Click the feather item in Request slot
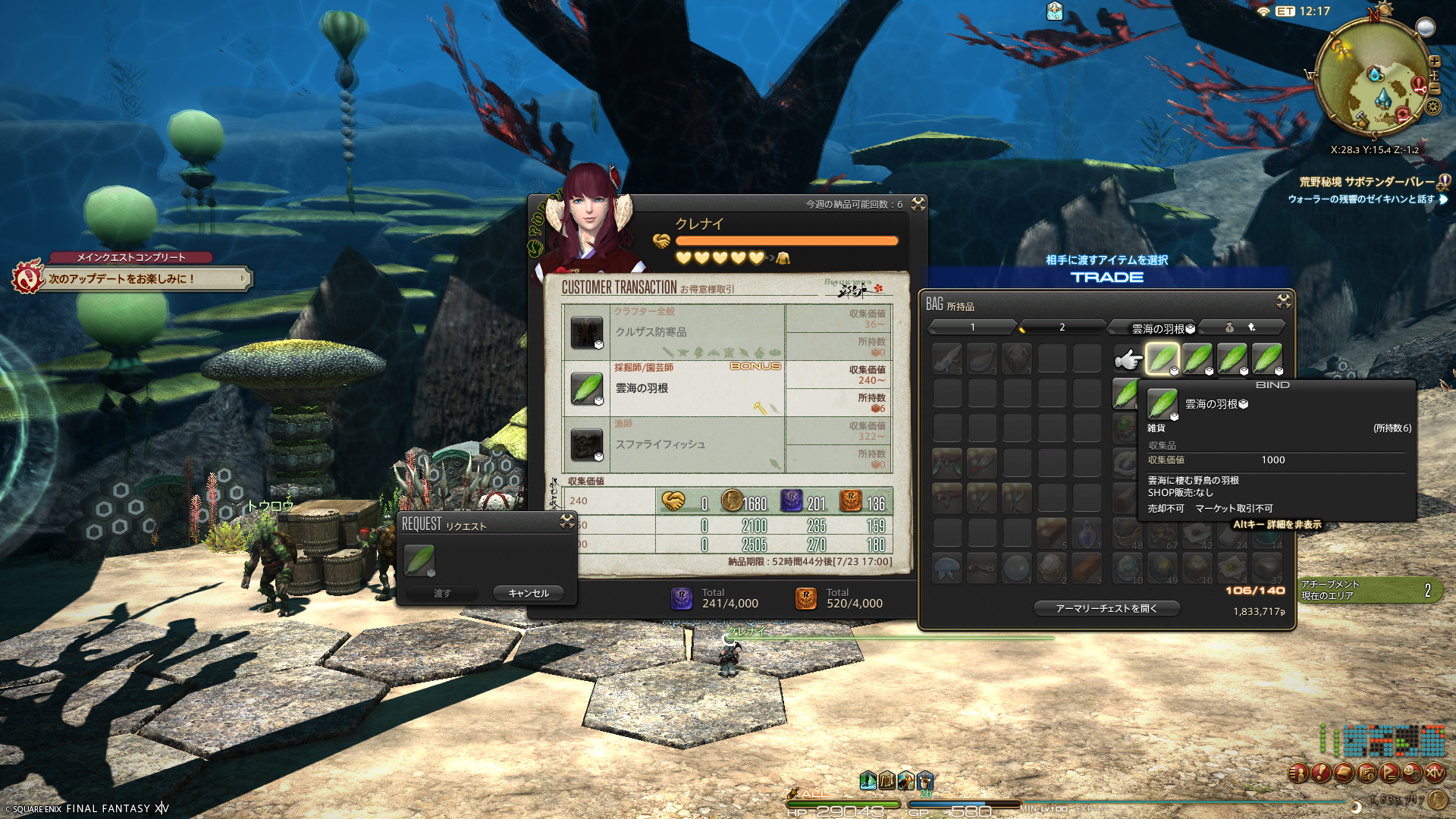This screenshot has width=1456, height=819. (x=419, y=561)
